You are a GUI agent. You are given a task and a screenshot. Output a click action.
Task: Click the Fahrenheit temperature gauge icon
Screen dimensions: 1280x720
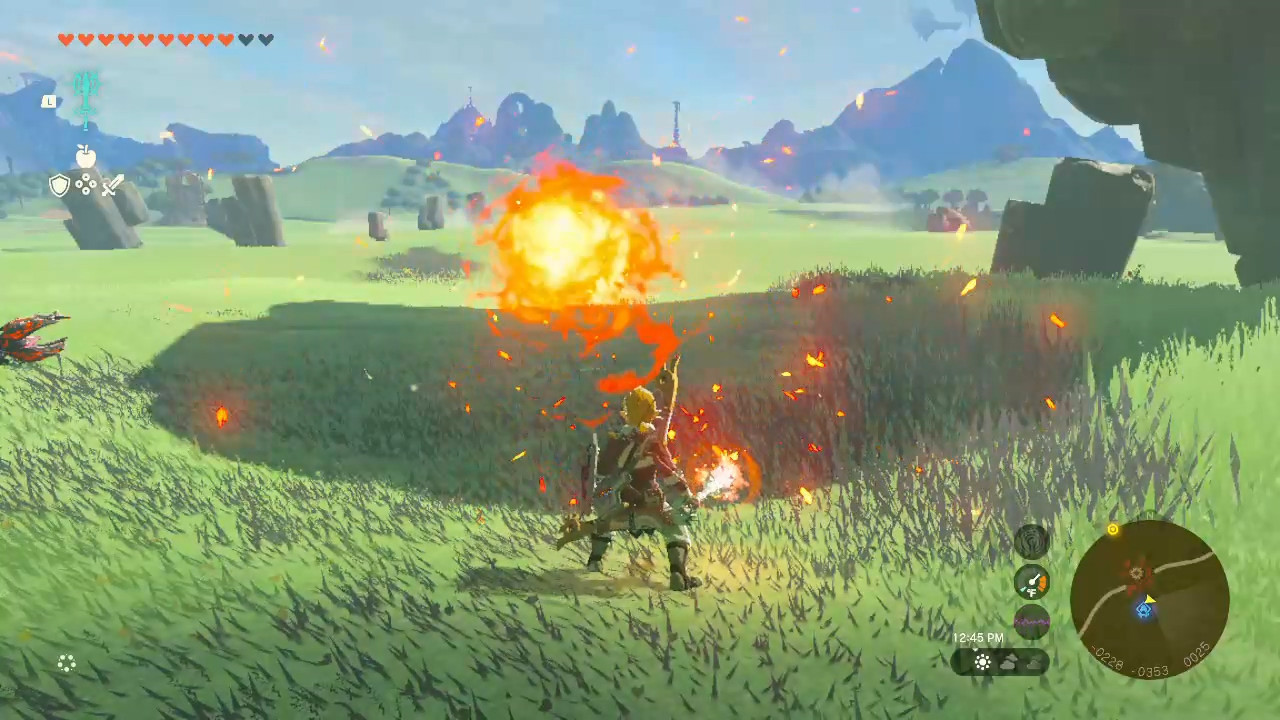point(1032,581)
